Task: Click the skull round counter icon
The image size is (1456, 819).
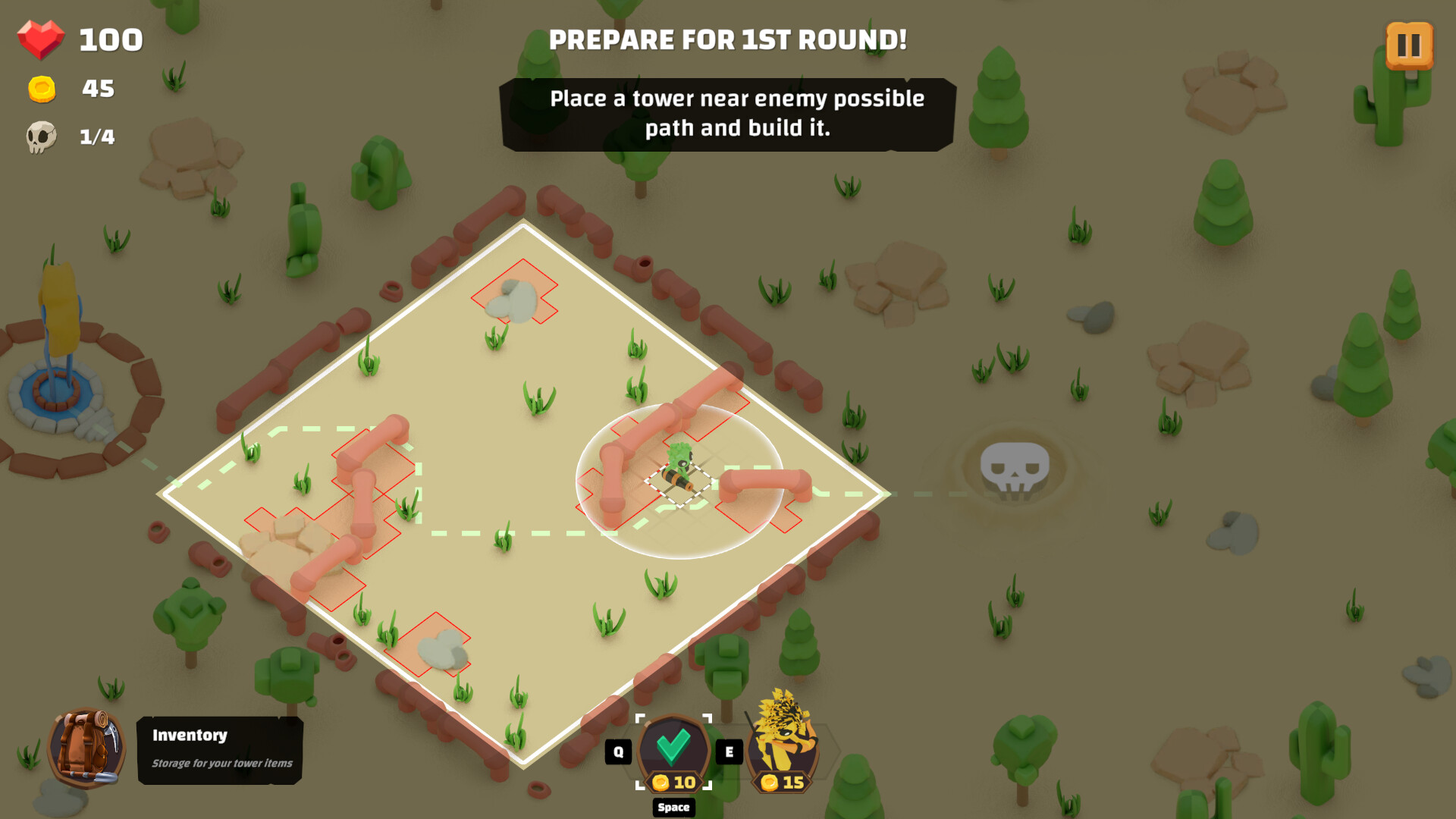Action: [x=42, y=137]
